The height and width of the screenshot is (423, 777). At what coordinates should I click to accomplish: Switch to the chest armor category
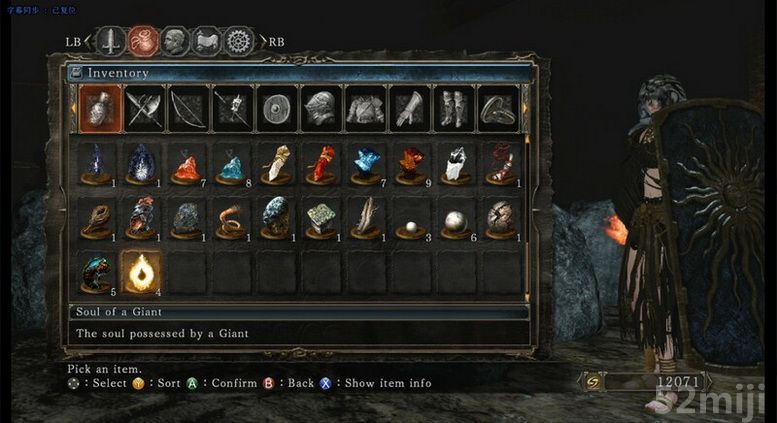365,108
